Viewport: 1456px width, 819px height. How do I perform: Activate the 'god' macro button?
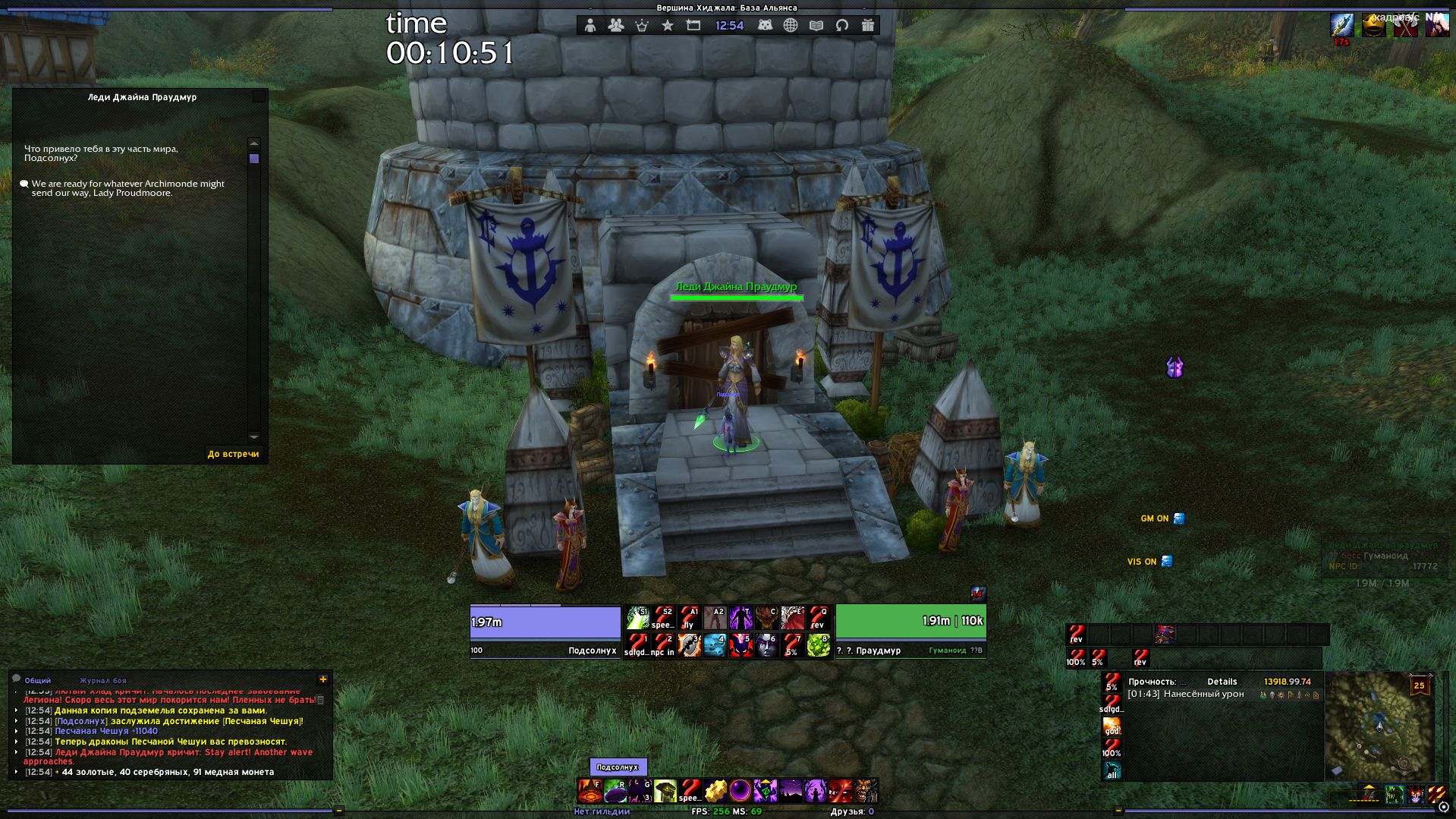click(1112, 726)
